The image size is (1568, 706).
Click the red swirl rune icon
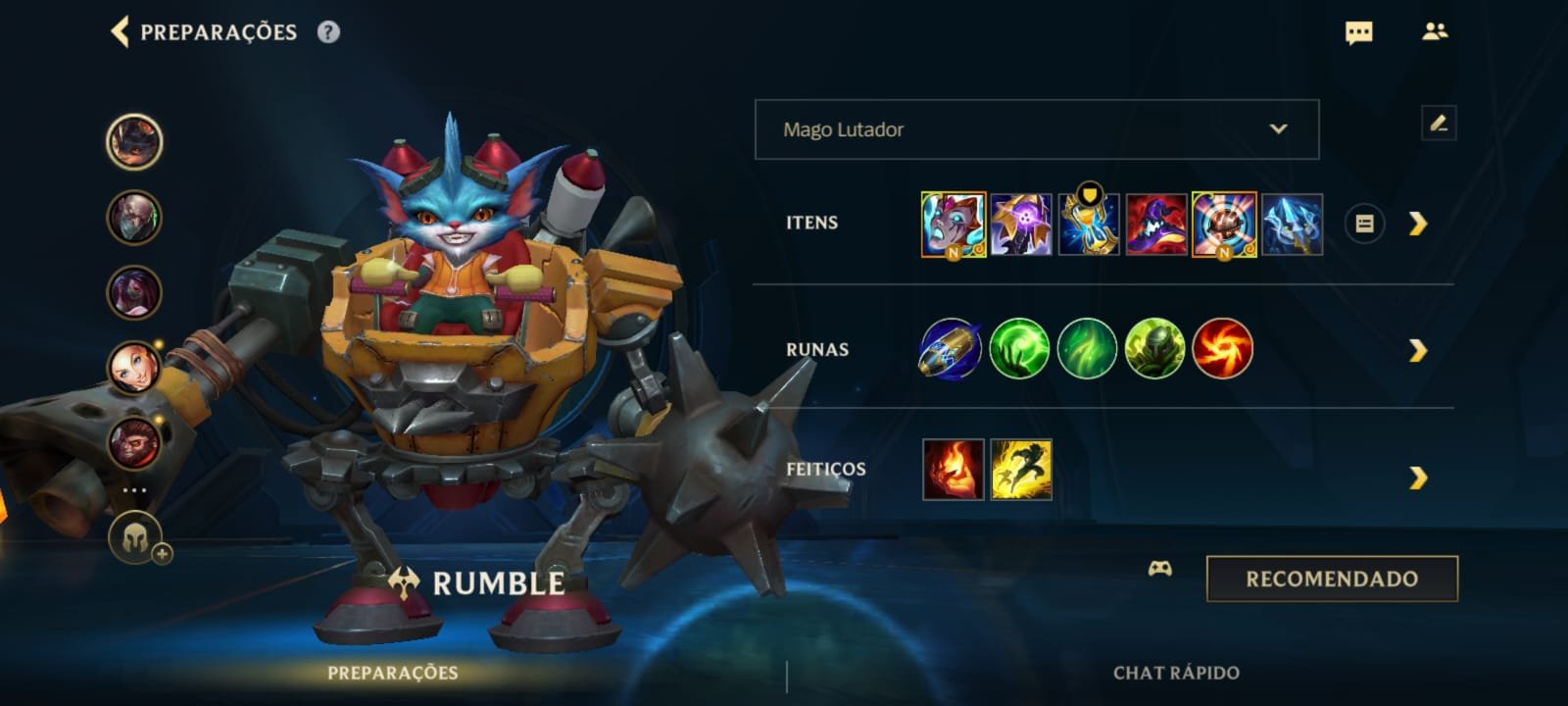click(x=1223, y=349)
